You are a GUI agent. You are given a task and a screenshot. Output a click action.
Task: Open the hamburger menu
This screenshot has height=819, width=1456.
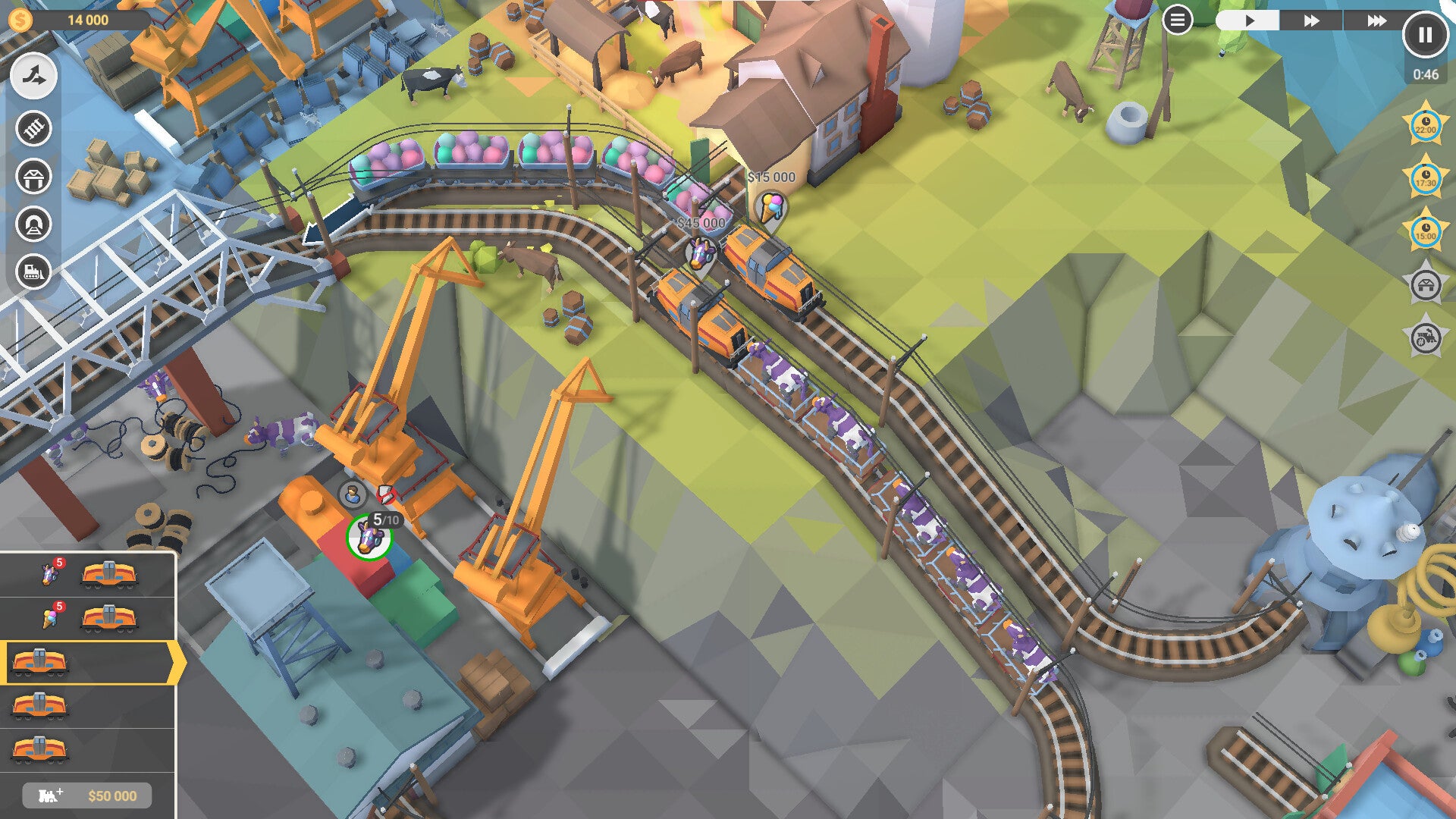[1177, 20]
